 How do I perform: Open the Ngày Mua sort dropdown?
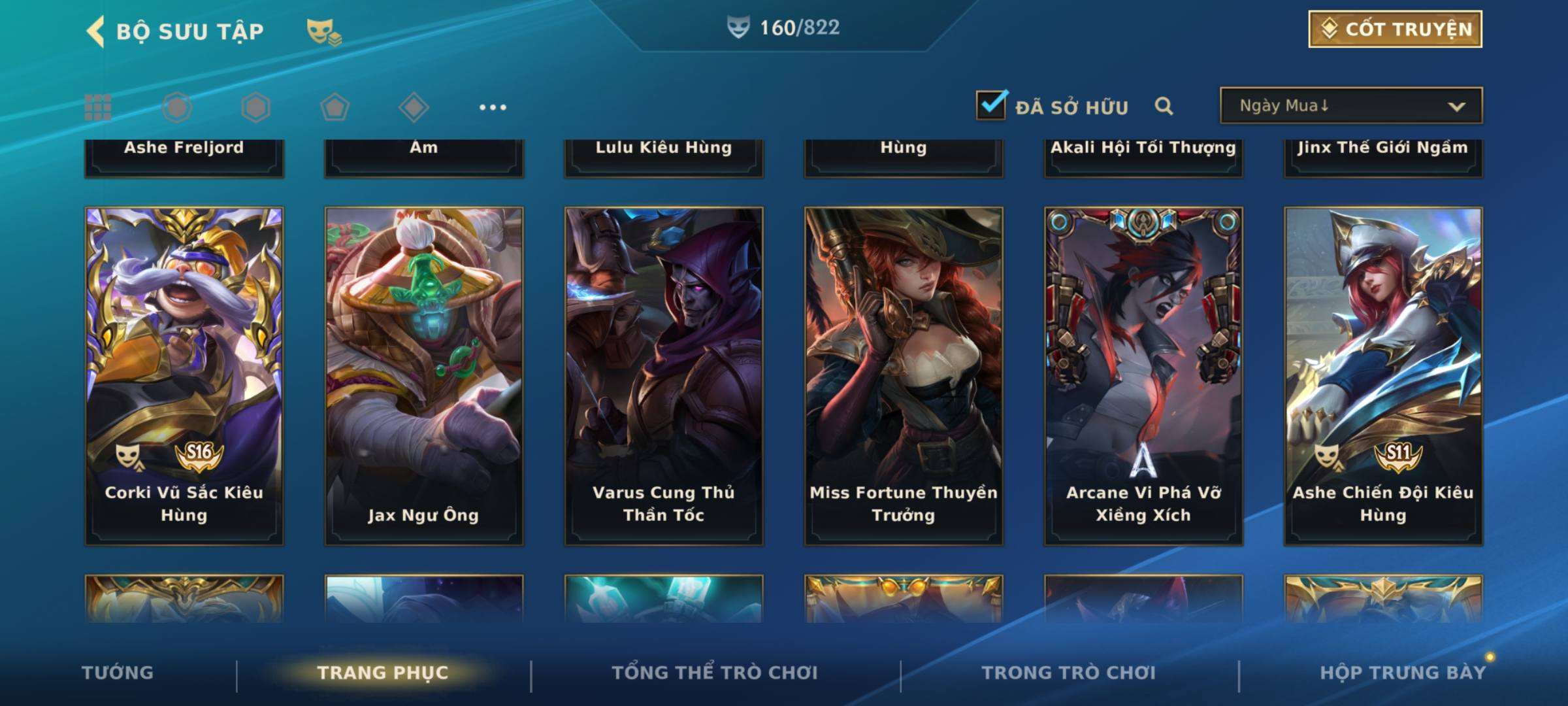click(1350, 106)
